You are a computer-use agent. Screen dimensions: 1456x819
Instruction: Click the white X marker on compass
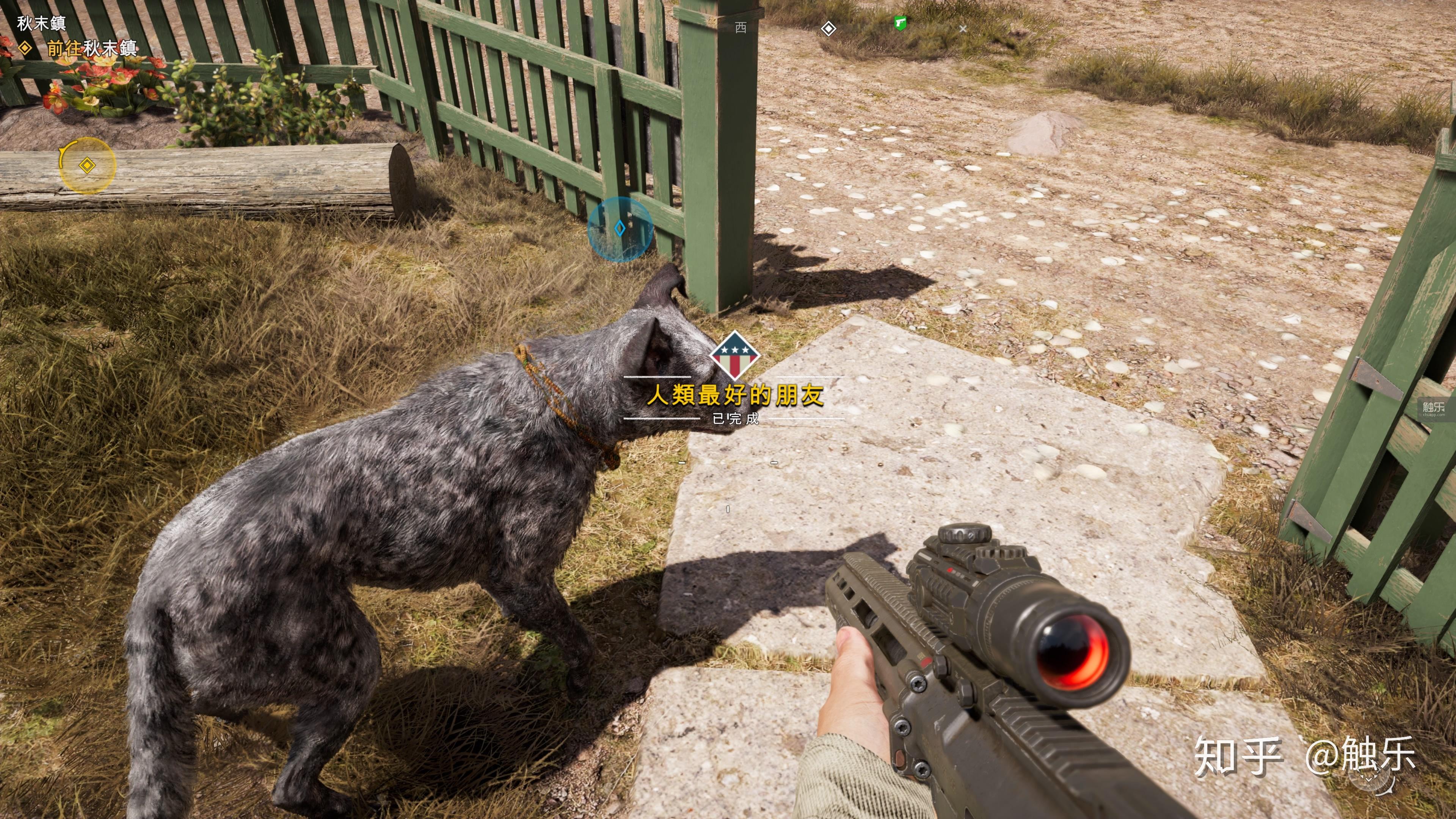pos(963,28)
